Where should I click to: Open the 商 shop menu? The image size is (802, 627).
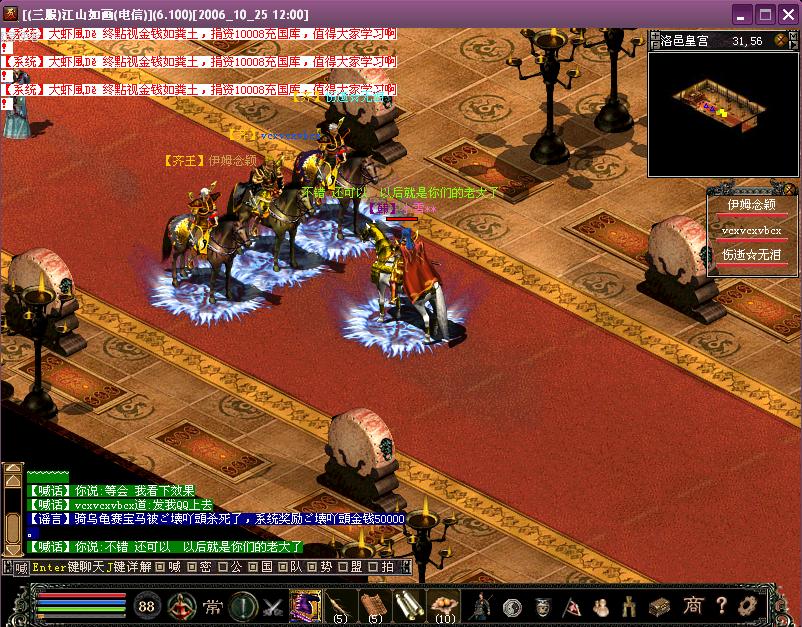(693, 606)
